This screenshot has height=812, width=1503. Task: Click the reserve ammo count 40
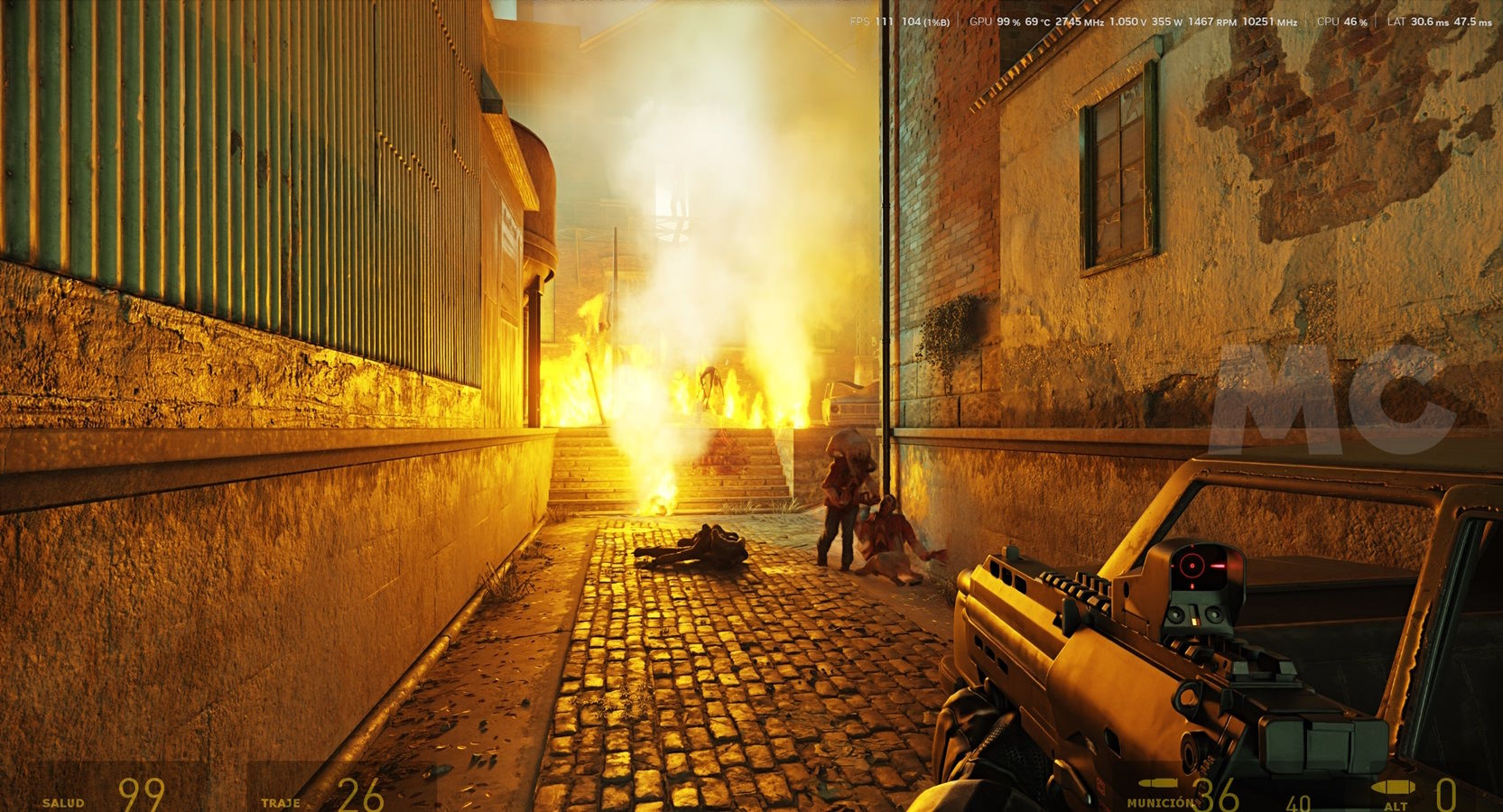(x=1299, y=801)
